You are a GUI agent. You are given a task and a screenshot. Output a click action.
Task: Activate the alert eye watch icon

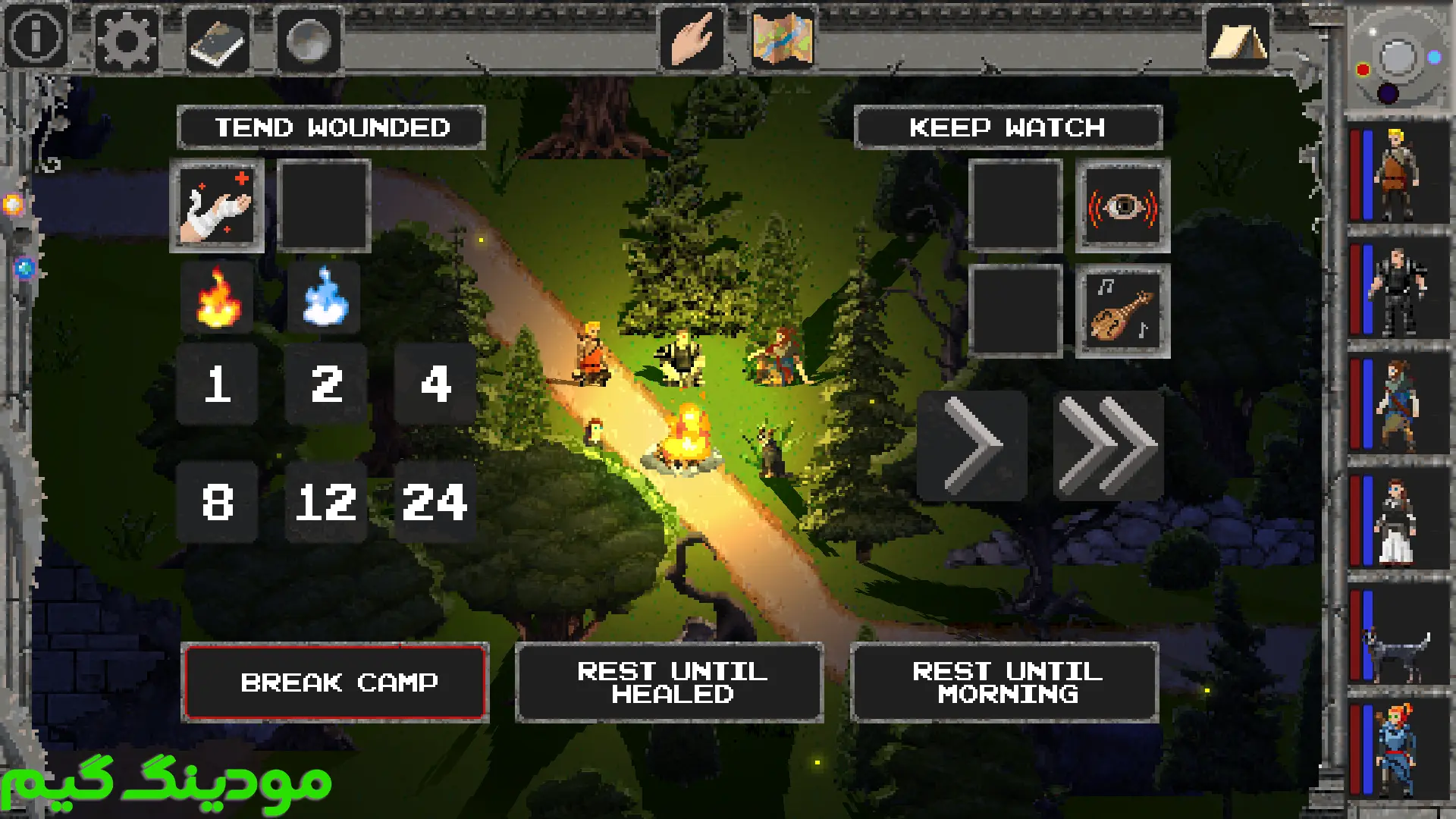point(1122,206)
